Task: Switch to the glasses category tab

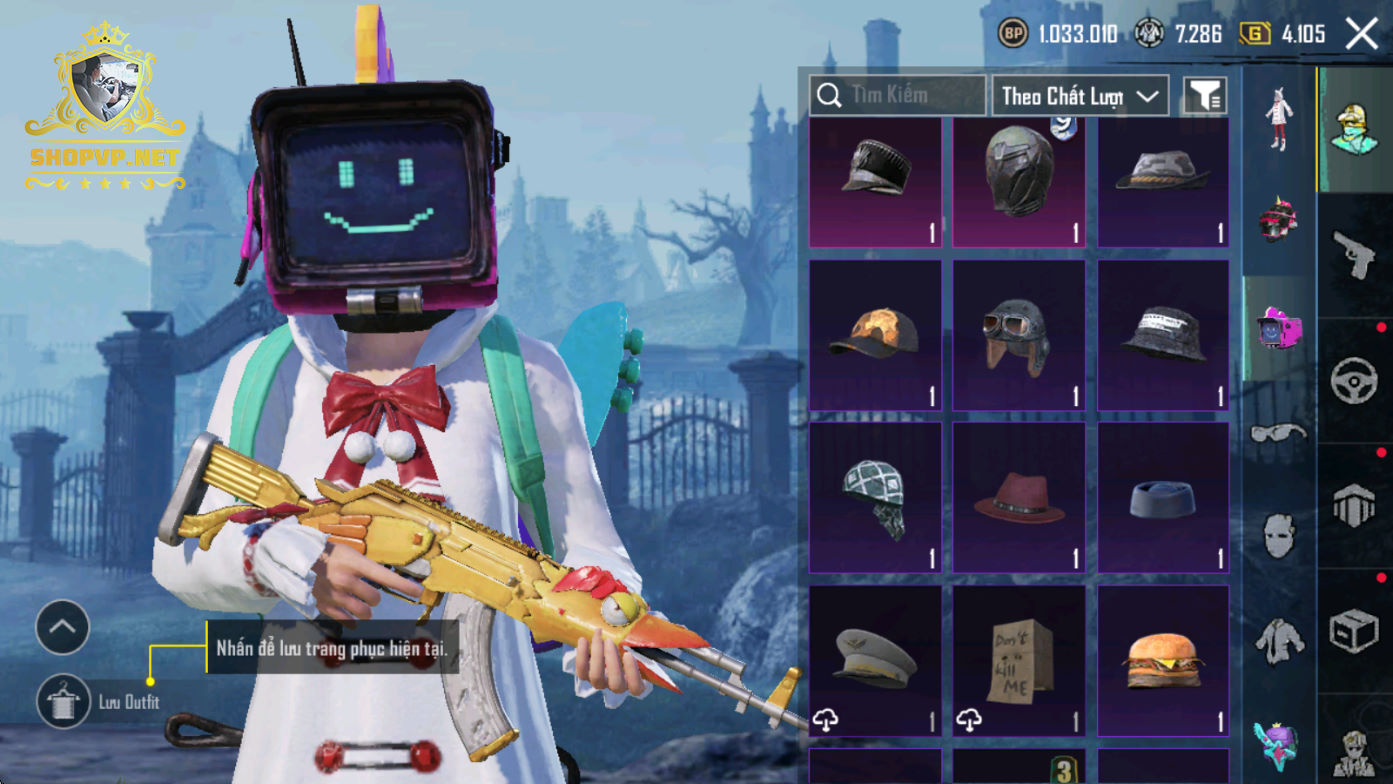Action: [x=1279, y=433]
